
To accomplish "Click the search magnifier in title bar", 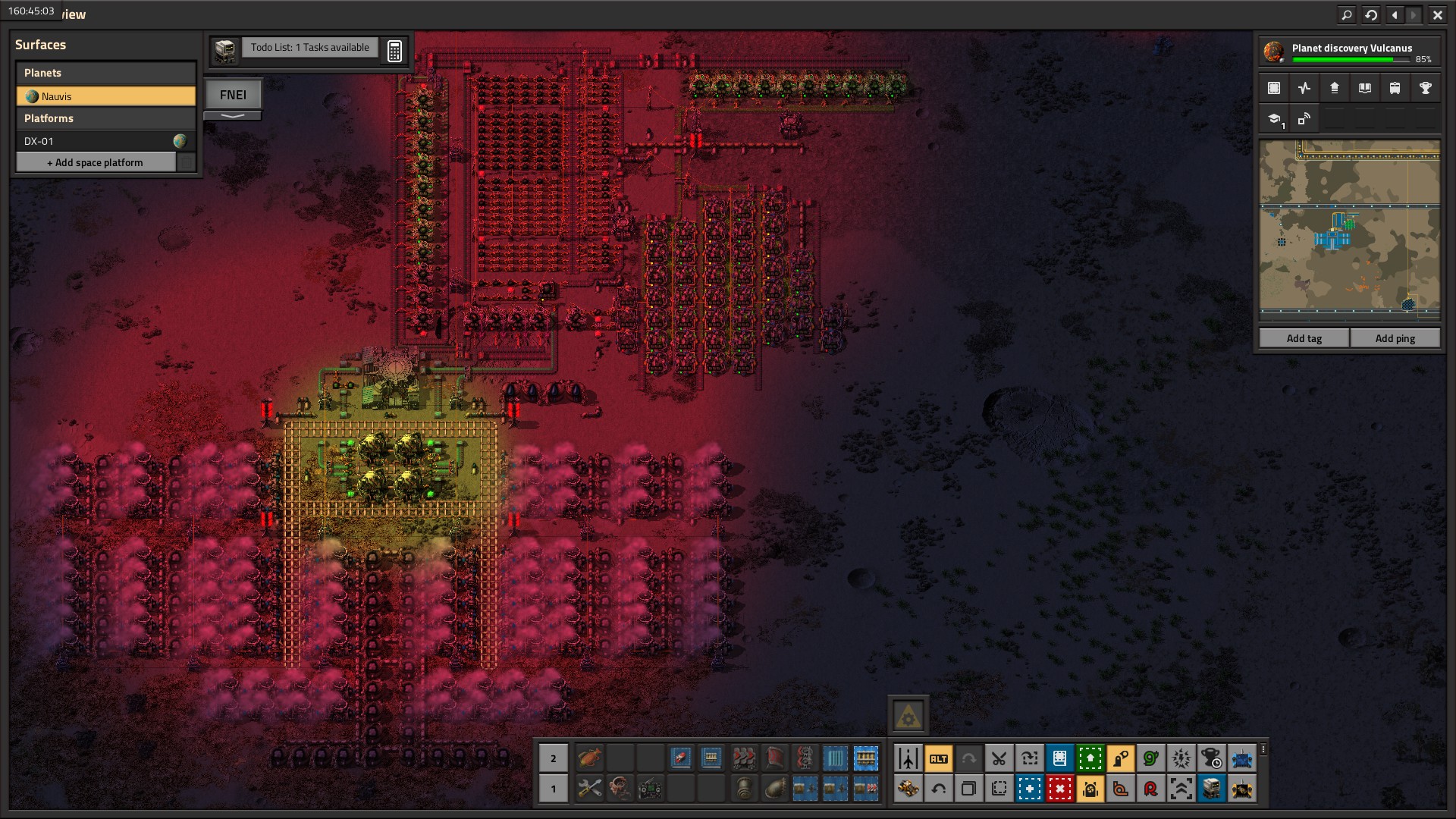I will 1347,14.
